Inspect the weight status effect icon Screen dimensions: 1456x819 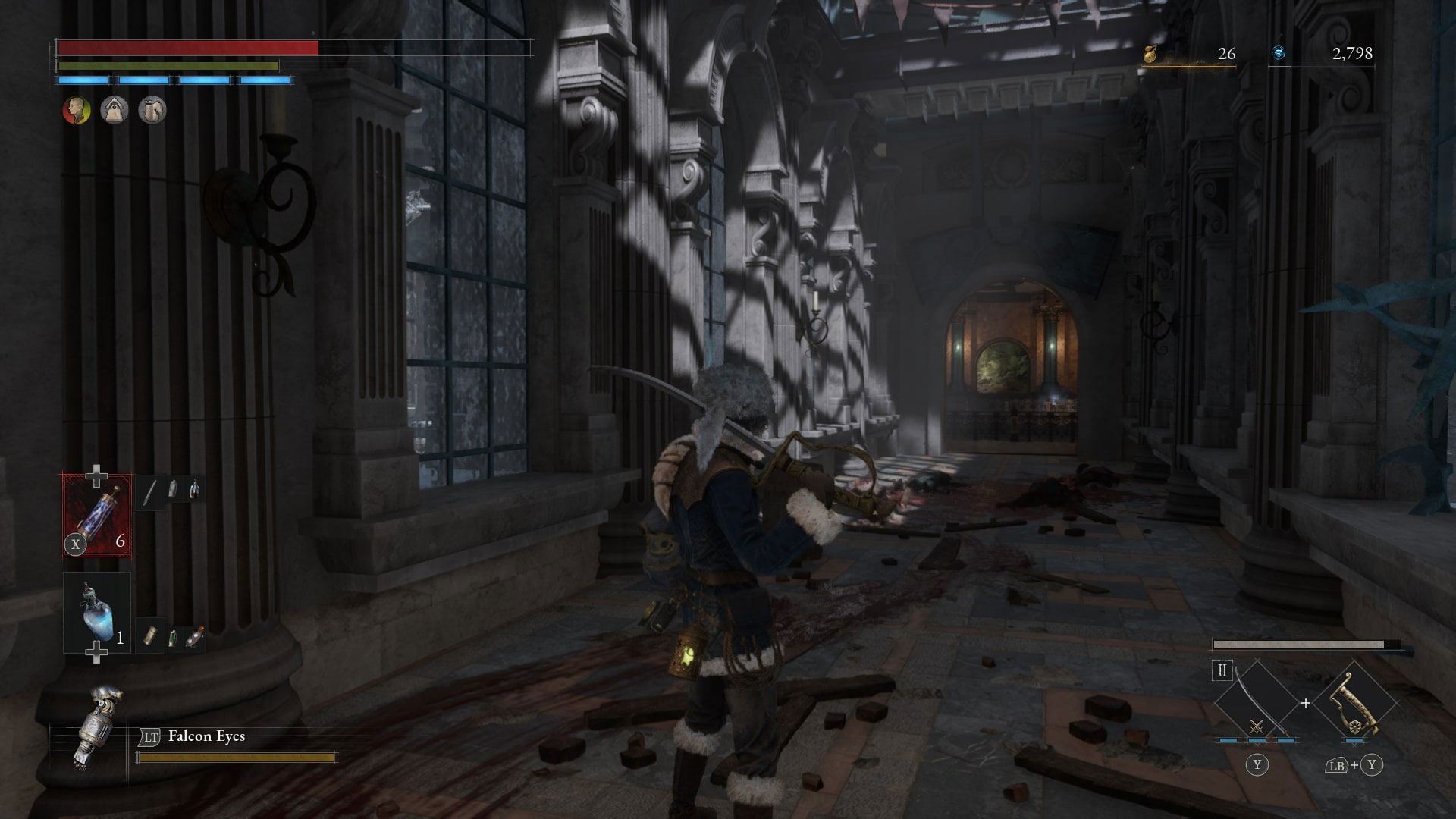[x=115, y=111]
